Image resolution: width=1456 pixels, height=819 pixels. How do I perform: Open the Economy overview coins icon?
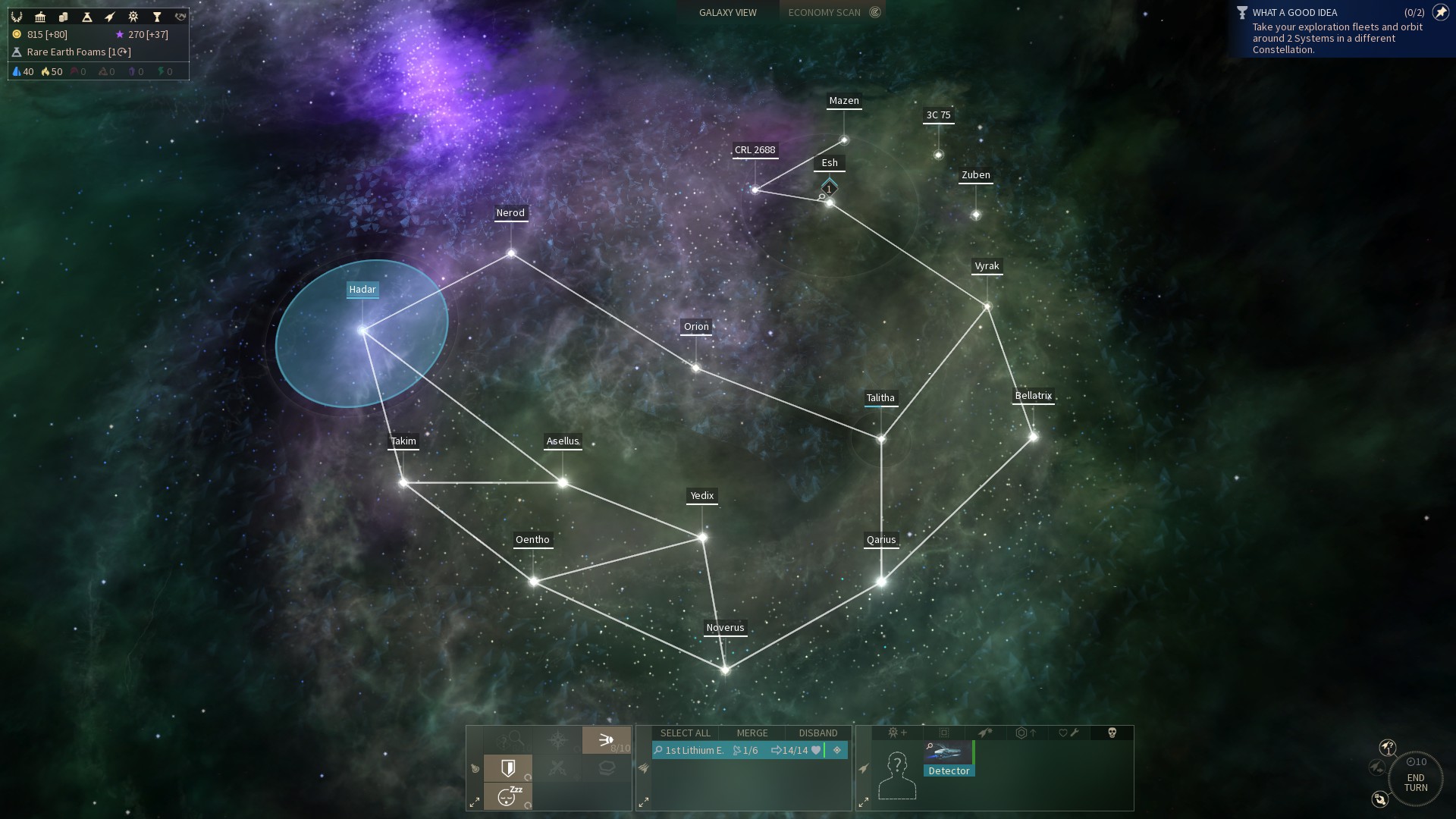[x=64, y=16]
